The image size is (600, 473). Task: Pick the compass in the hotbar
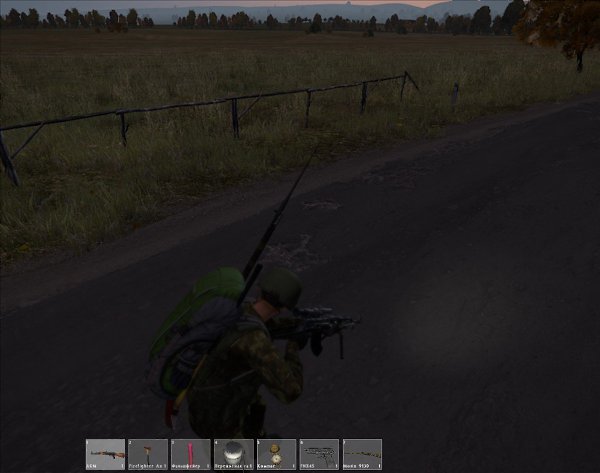[276, 454]
